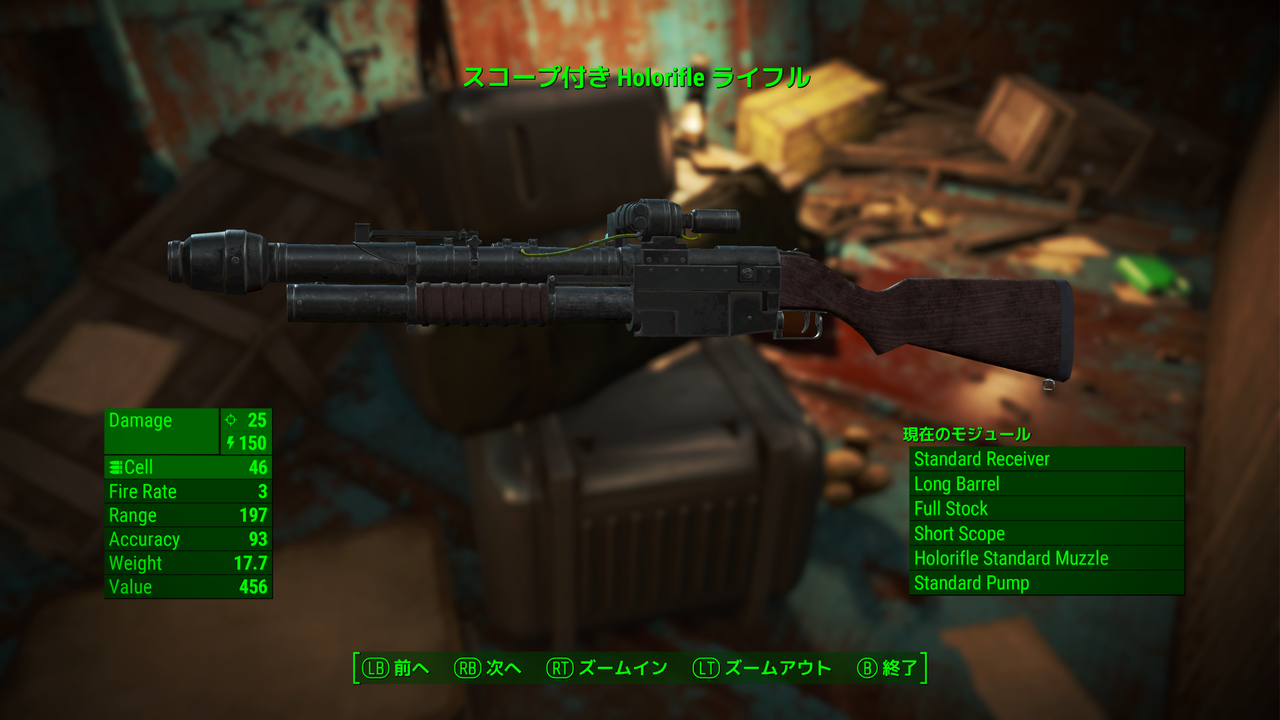Click the radiation damage icon next to 25
The image size is (1280, 720).
[x=232, y=421]
